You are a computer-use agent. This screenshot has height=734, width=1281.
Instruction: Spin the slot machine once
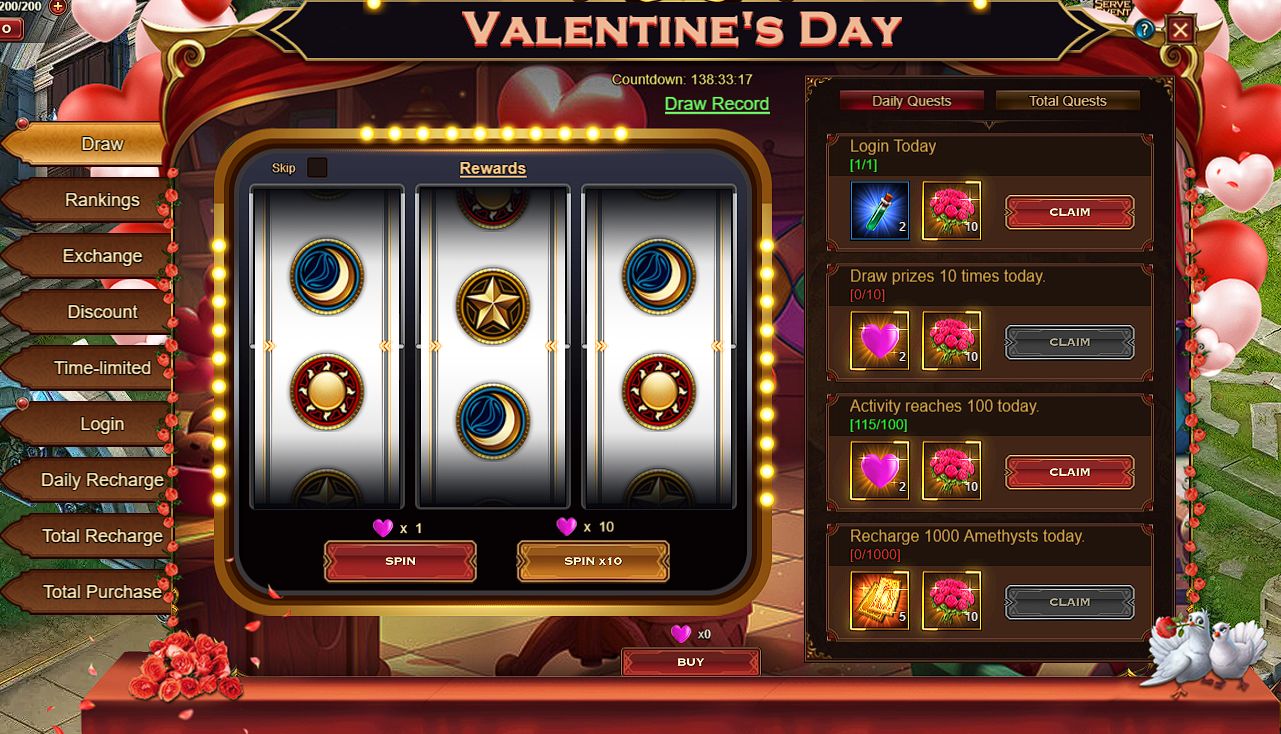(400, 561)
